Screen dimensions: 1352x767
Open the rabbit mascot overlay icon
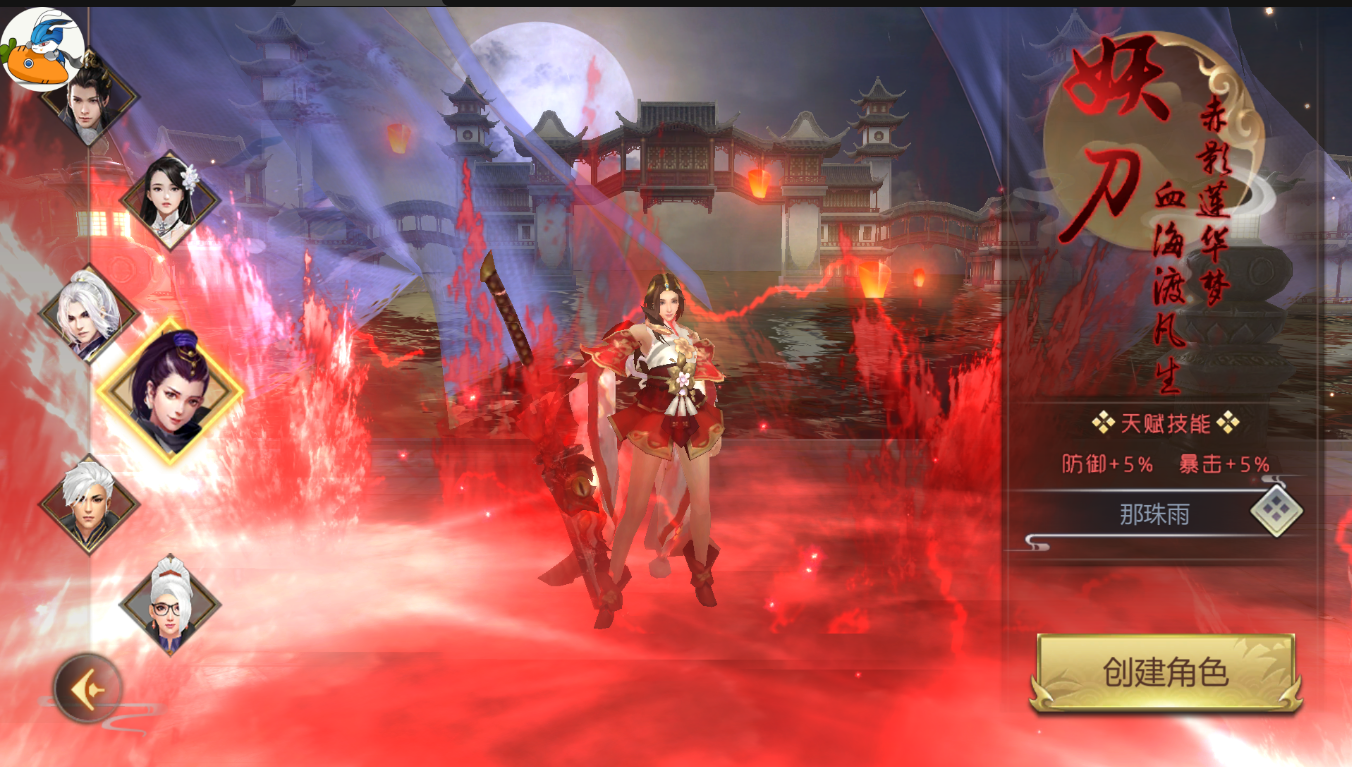pyautogui.click(x=40, y=48)
